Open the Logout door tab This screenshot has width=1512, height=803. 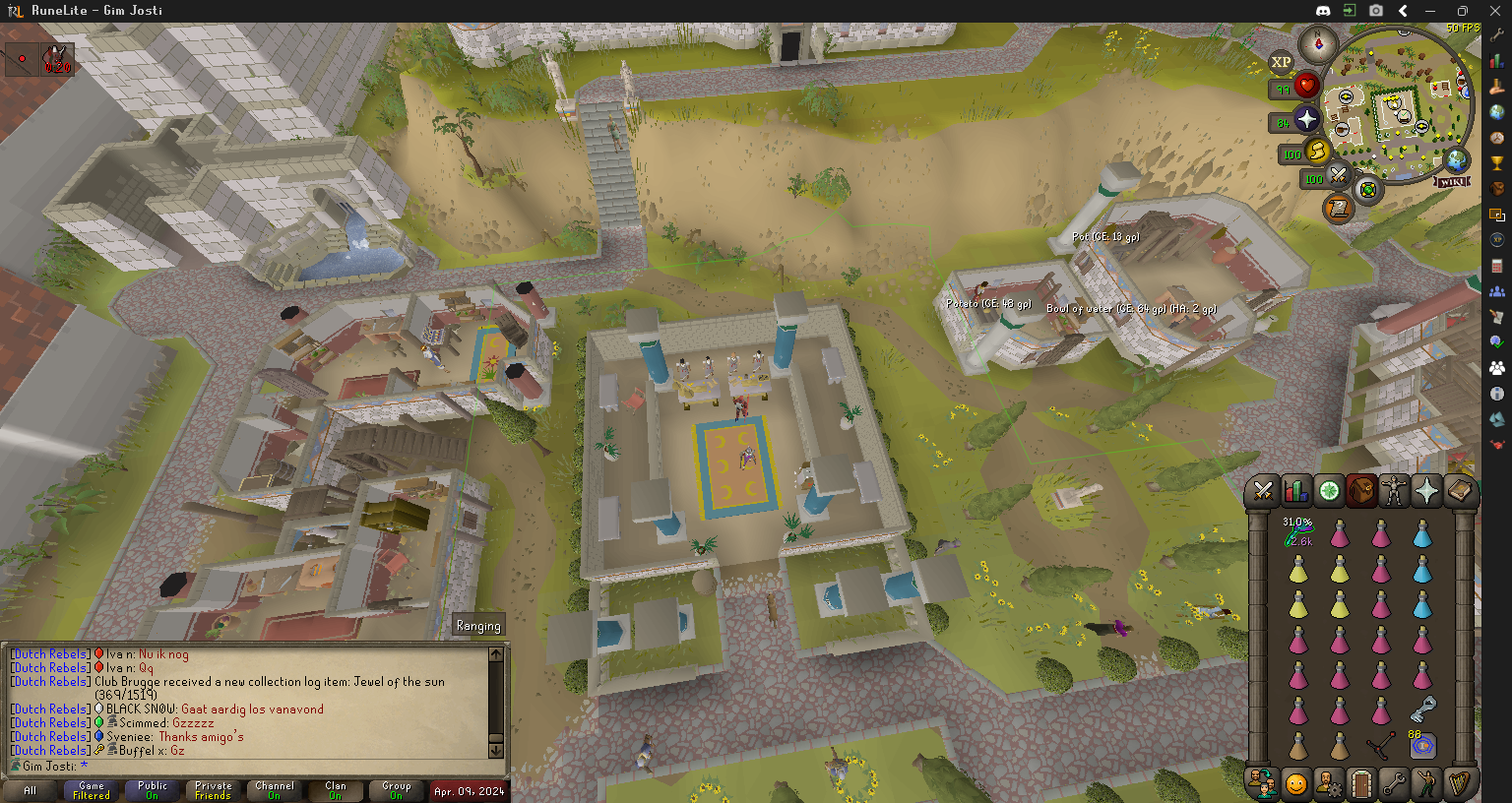(1361, 784)
